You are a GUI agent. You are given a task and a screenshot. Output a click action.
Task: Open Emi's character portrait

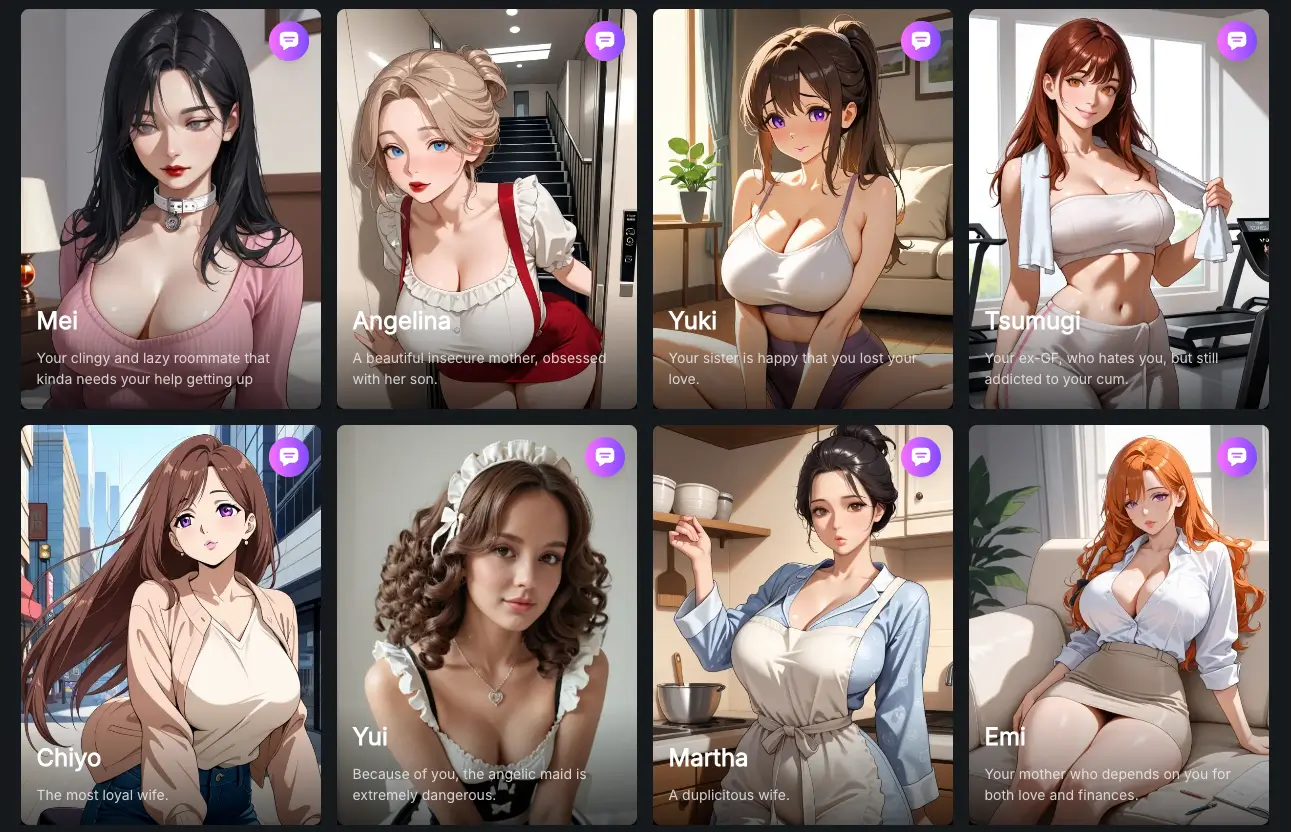tap(1118, 580)
